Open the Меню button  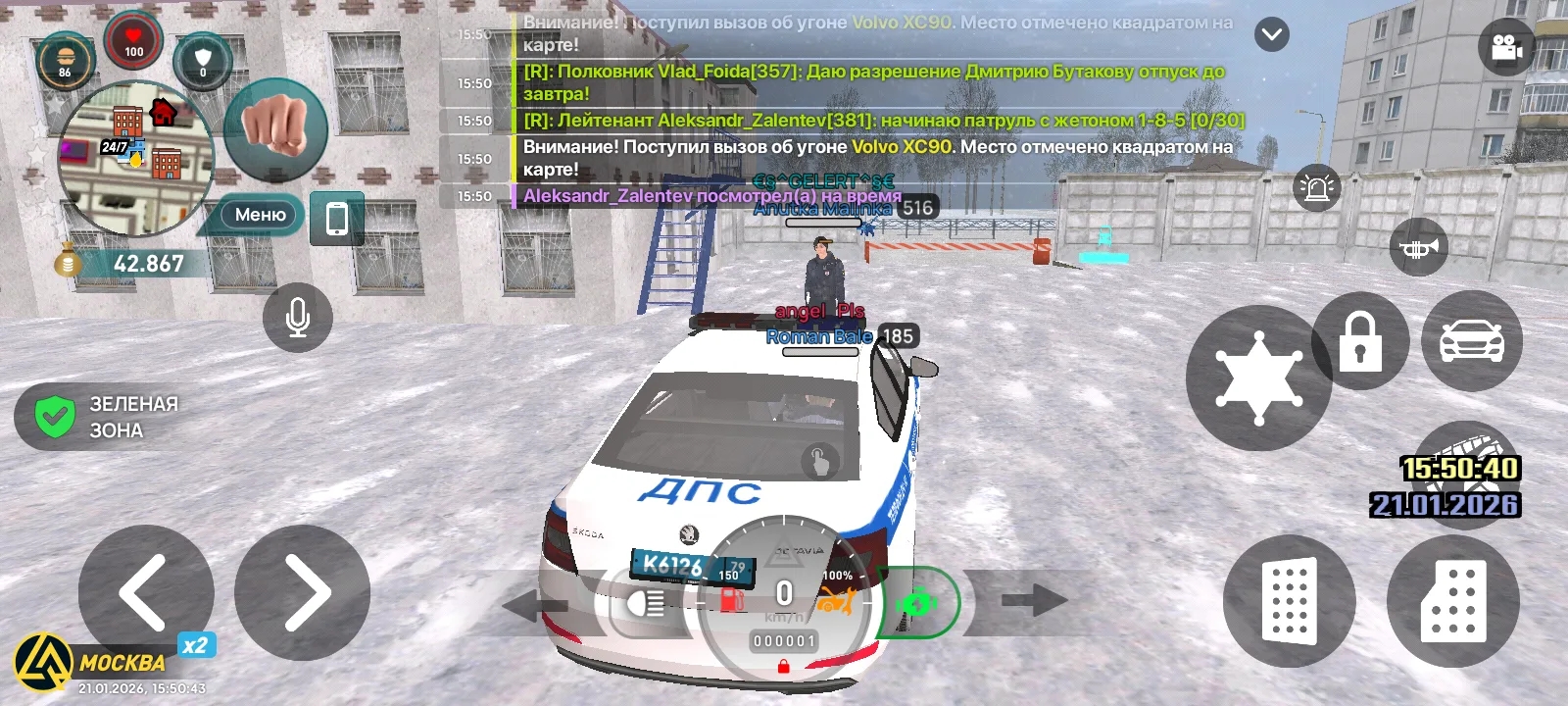click(260, 215)
